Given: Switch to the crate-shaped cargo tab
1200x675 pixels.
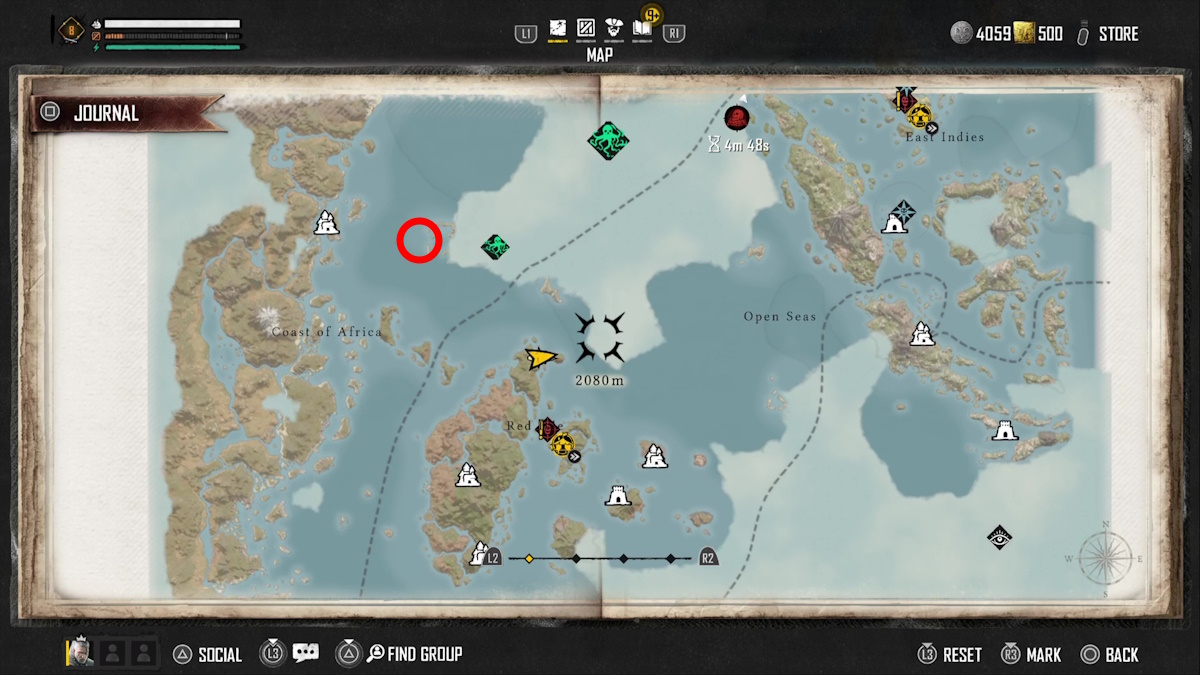Looking at the screenshot, I should coord(586,30).
